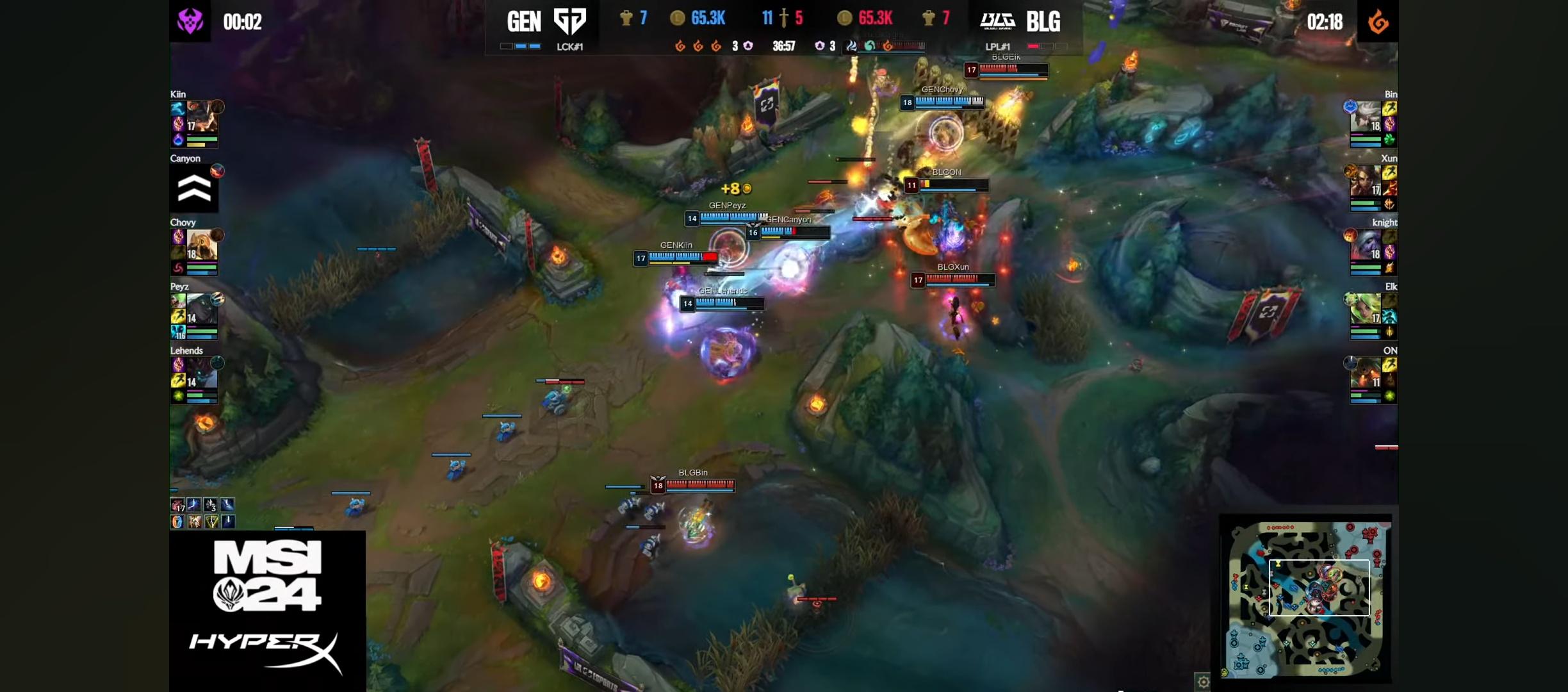Select Bin's champion portrait
This screenshot has width=1568, height=692.
click(x=1366, y=117)
